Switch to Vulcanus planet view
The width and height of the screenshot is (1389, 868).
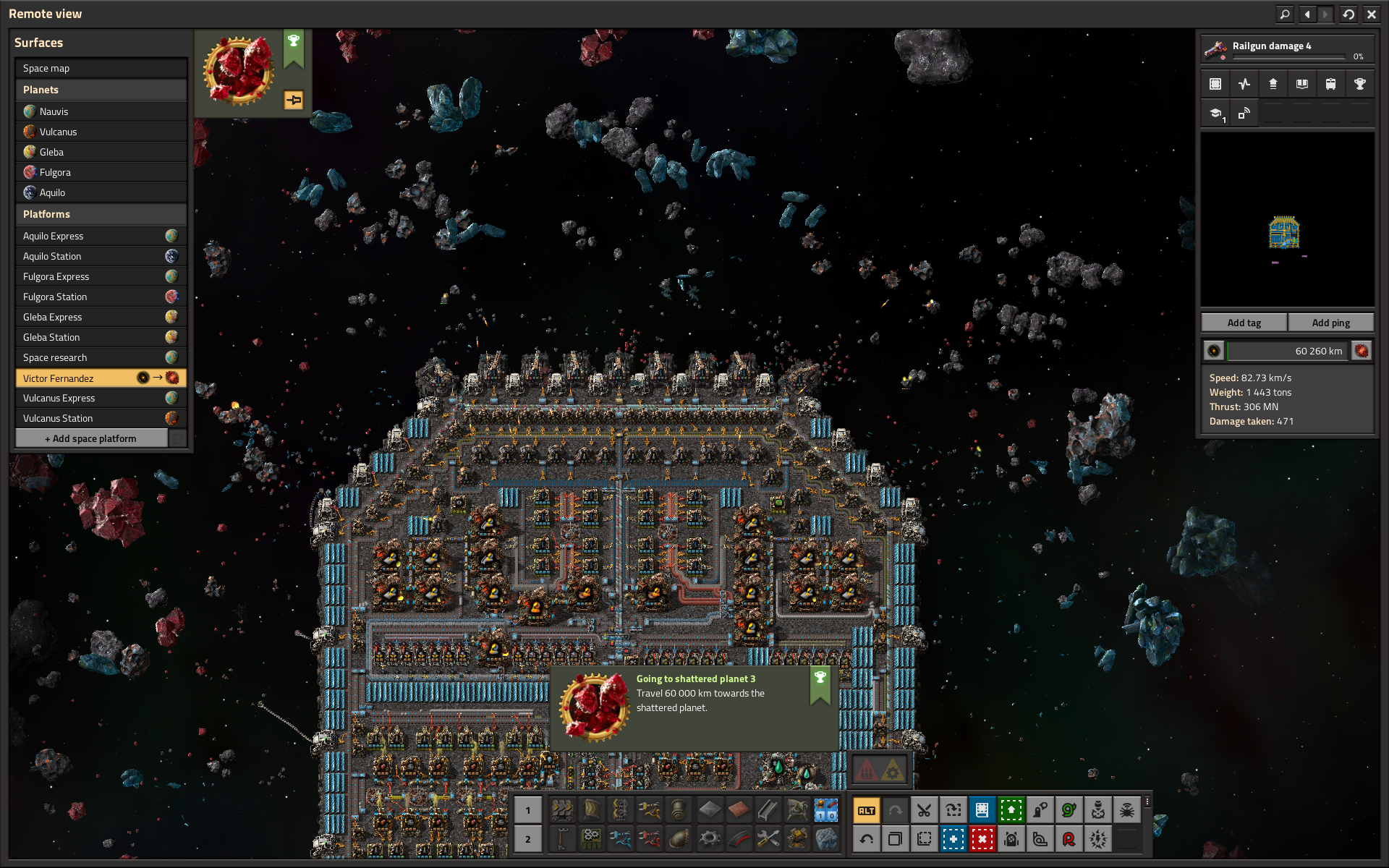coord(101,132)
